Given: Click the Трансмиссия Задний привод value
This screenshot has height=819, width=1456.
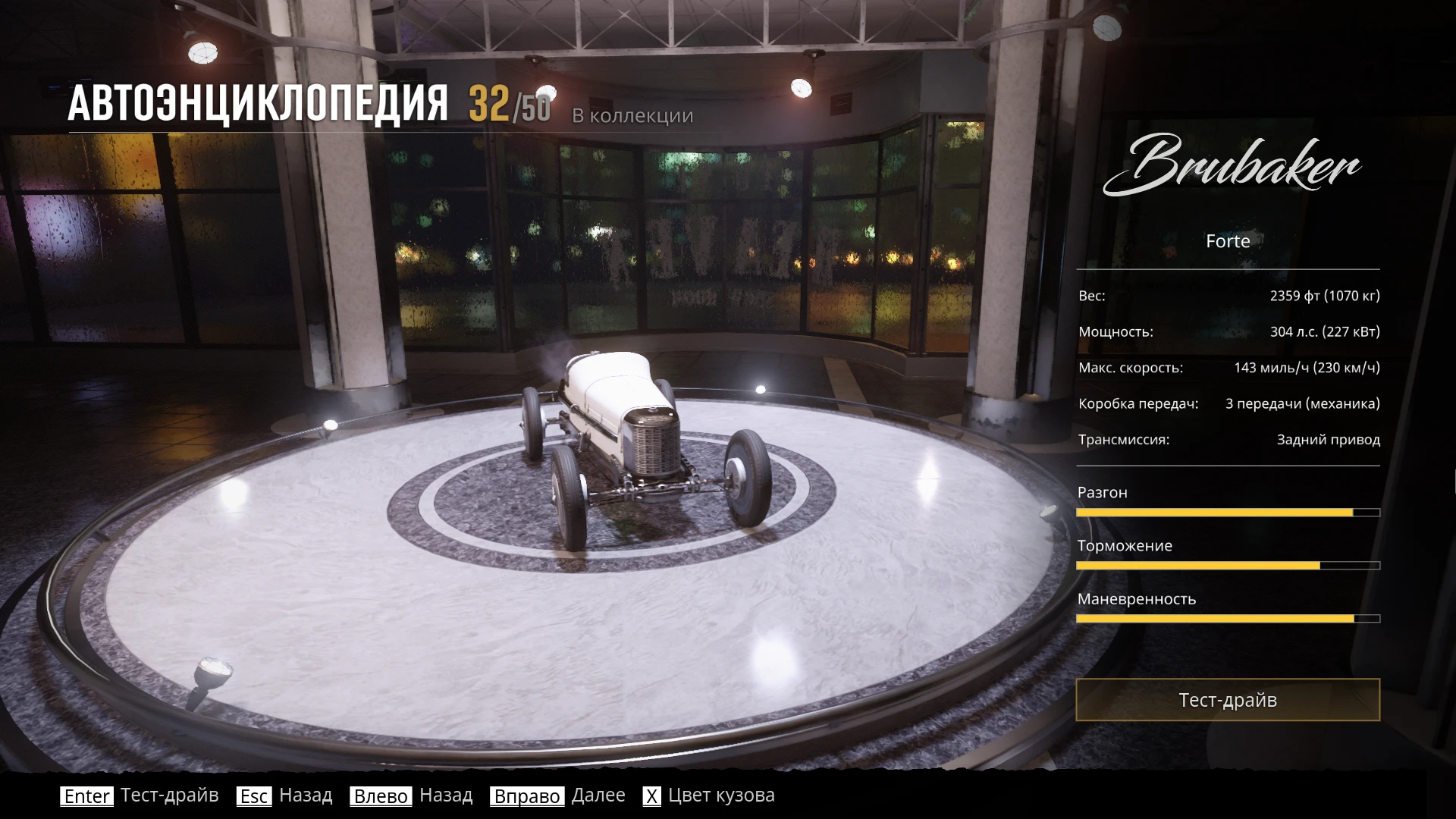Looking at the screenshot, I should tap(1329, 439).
